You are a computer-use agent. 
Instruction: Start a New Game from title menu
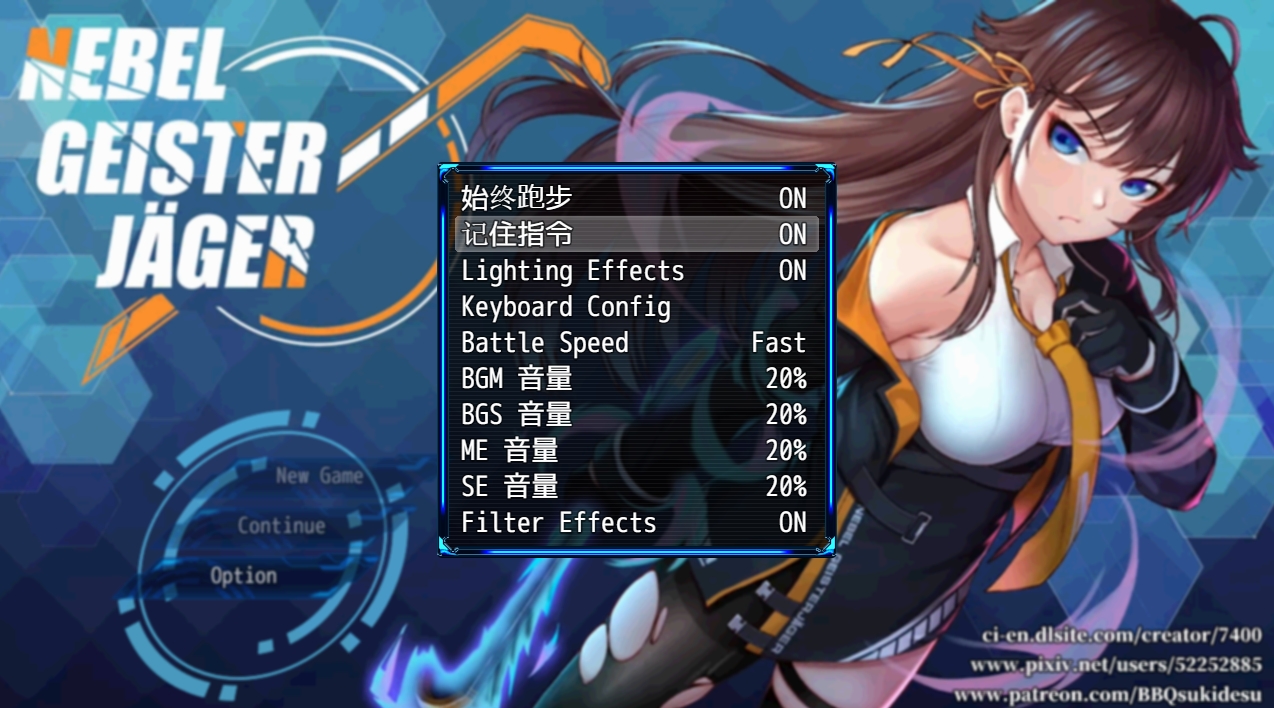tap(319, 476)
